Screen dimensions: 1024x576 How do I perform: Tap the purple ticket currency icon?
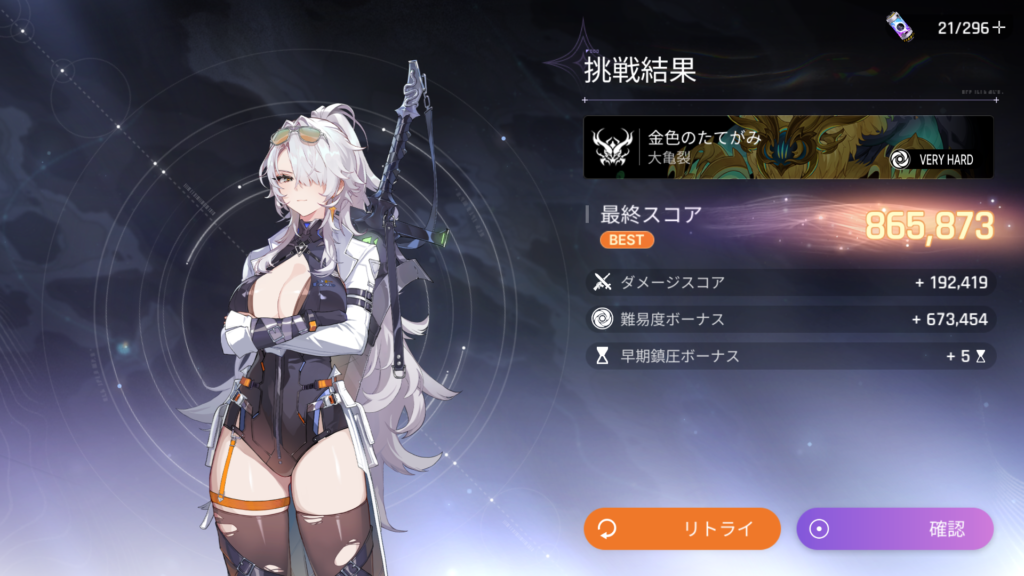(x=900, y=27)
